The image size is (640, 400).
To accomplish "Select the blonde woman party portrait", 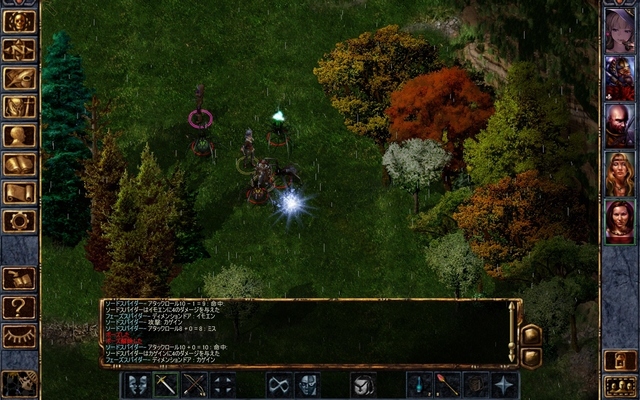I will click(619, 173).
